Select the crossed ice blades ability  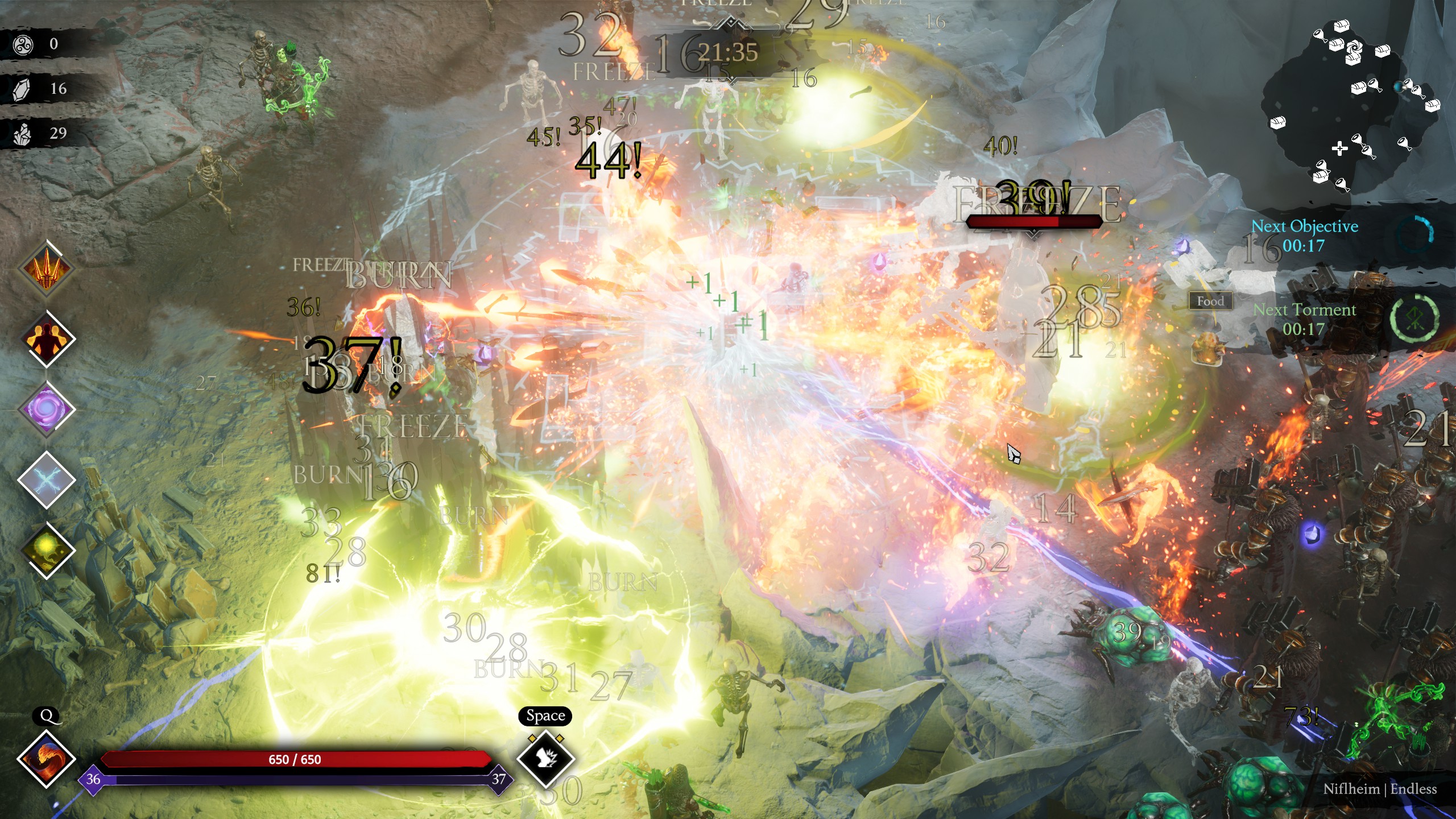tap(47, 480)
